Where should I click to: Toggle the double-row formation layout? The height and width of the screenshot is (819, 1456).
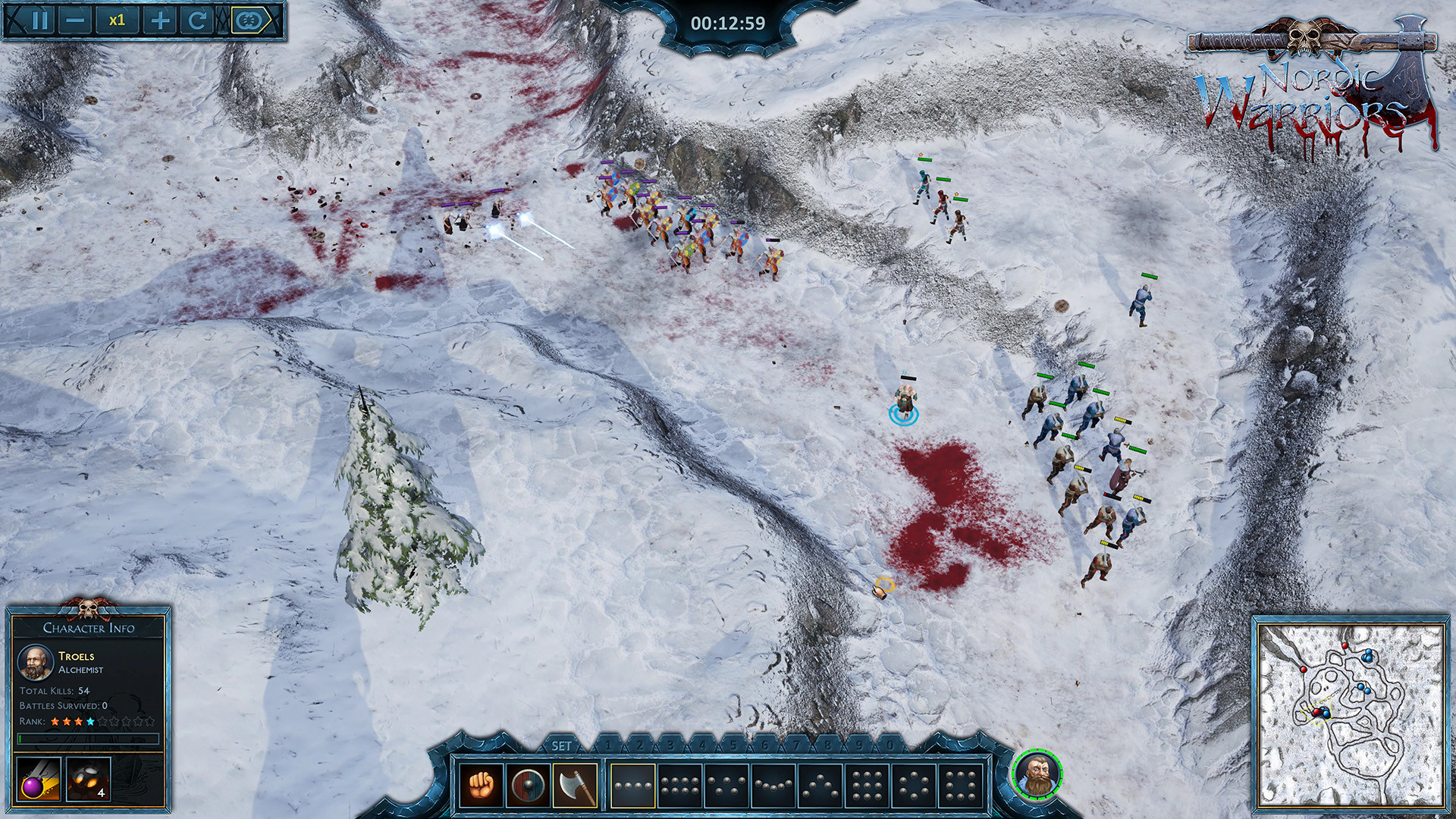(x=679, y=786)
